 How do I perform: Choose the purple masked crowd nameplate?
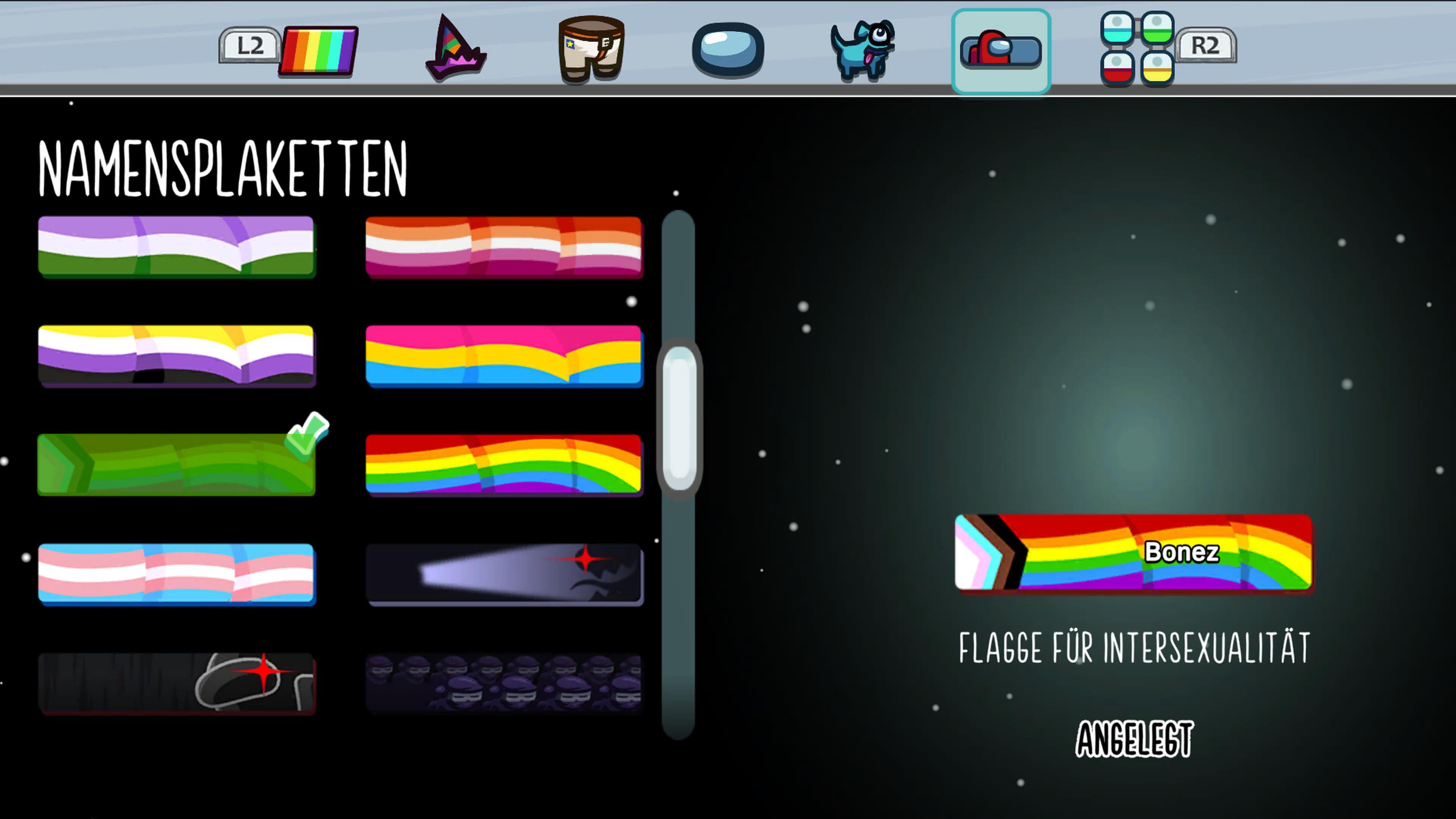[504, 683]
